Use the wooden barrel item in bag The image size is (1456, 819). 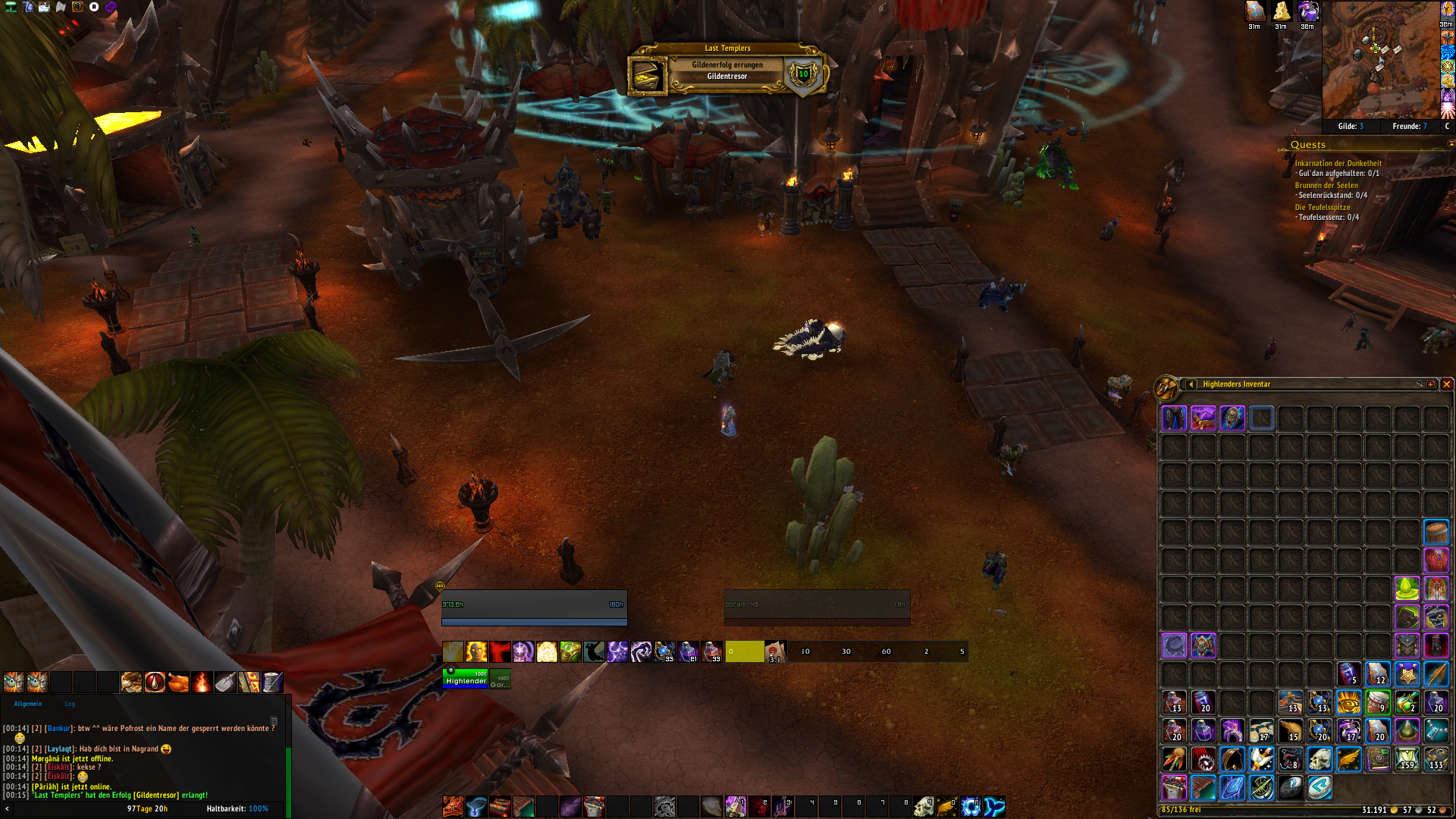[x=1436, y=532]
